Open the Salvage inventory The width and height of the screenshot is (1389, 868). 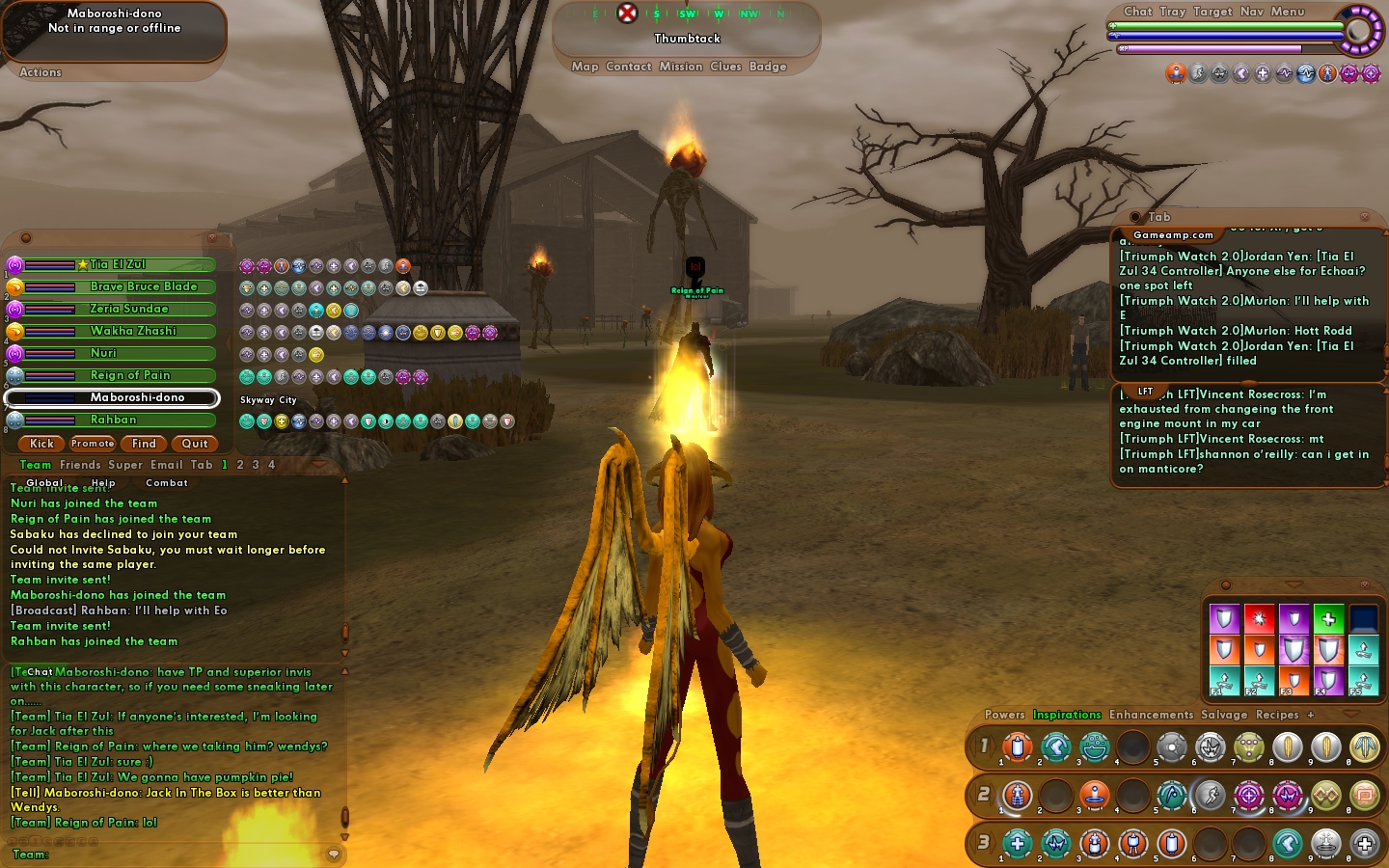[1224, 715]
